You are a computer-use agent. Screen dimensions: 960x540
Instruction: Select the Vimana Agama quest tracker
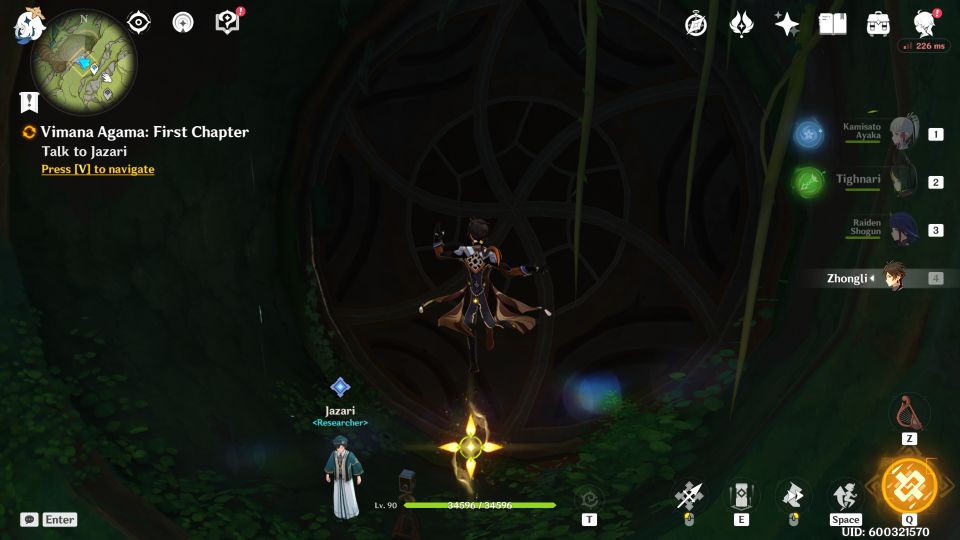[144, 132]
